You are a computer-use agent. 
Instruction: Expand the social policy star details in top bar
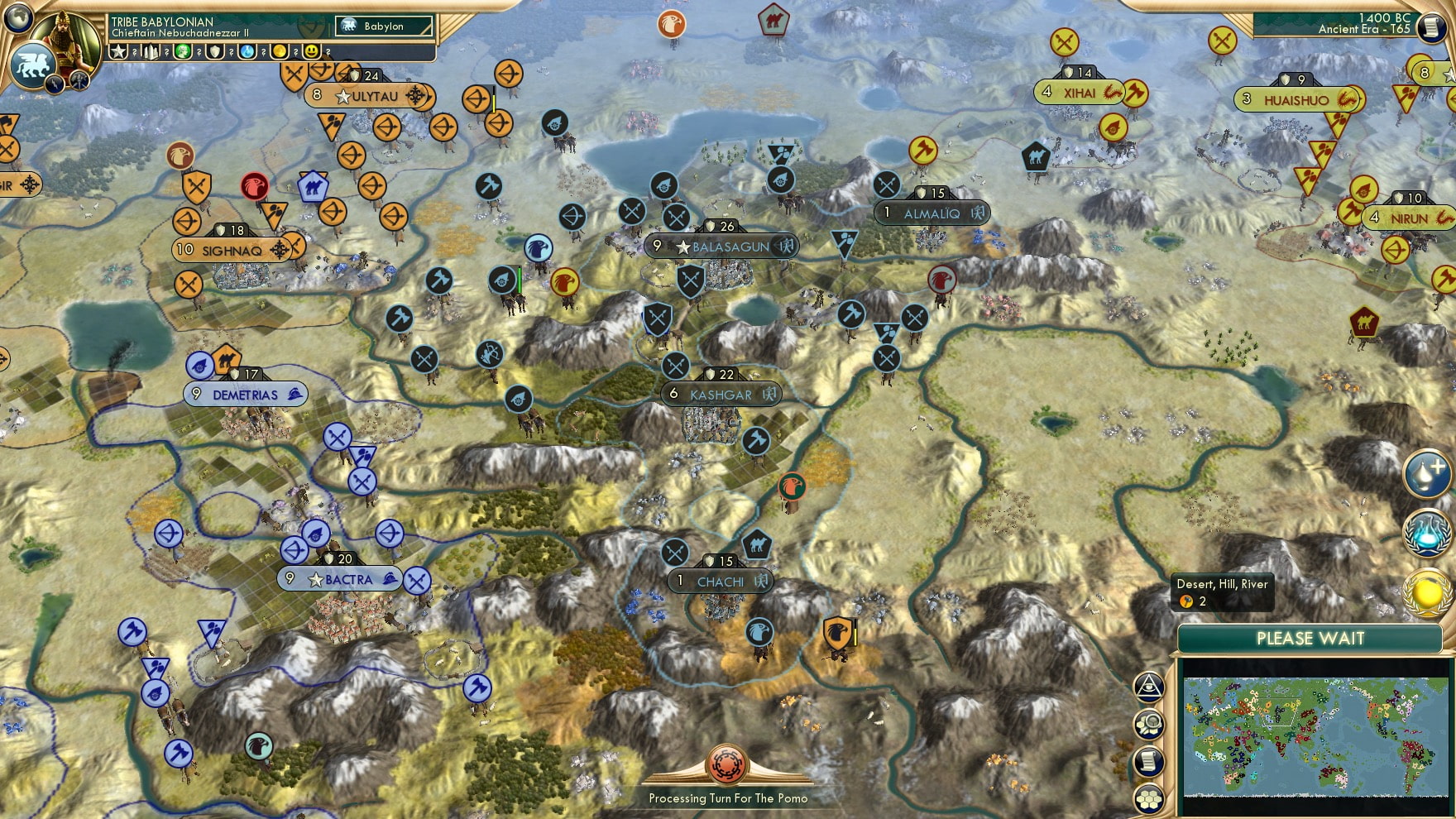[x=118, y=51]
